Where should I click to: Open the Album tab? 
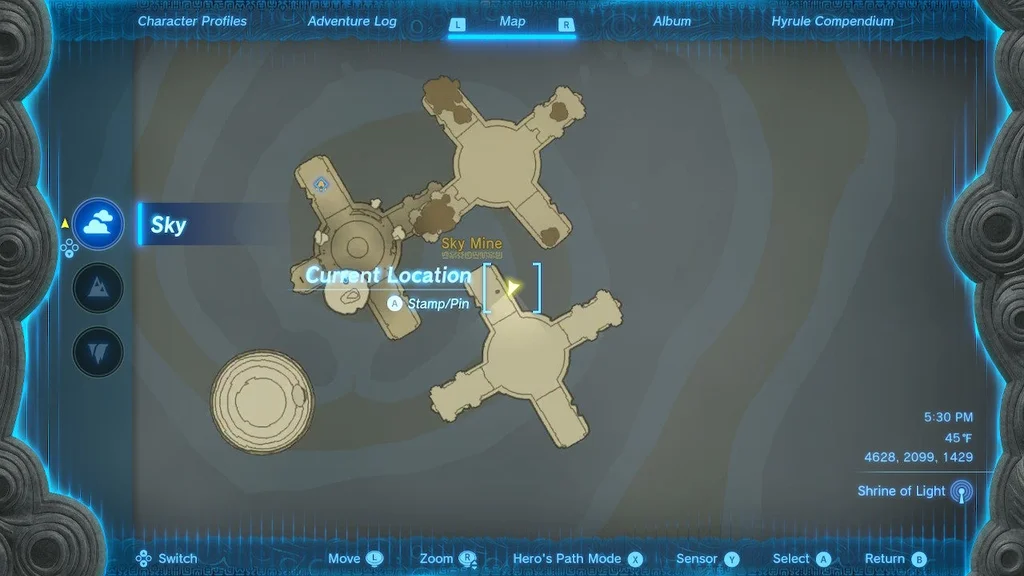click(x=672, y=21)
